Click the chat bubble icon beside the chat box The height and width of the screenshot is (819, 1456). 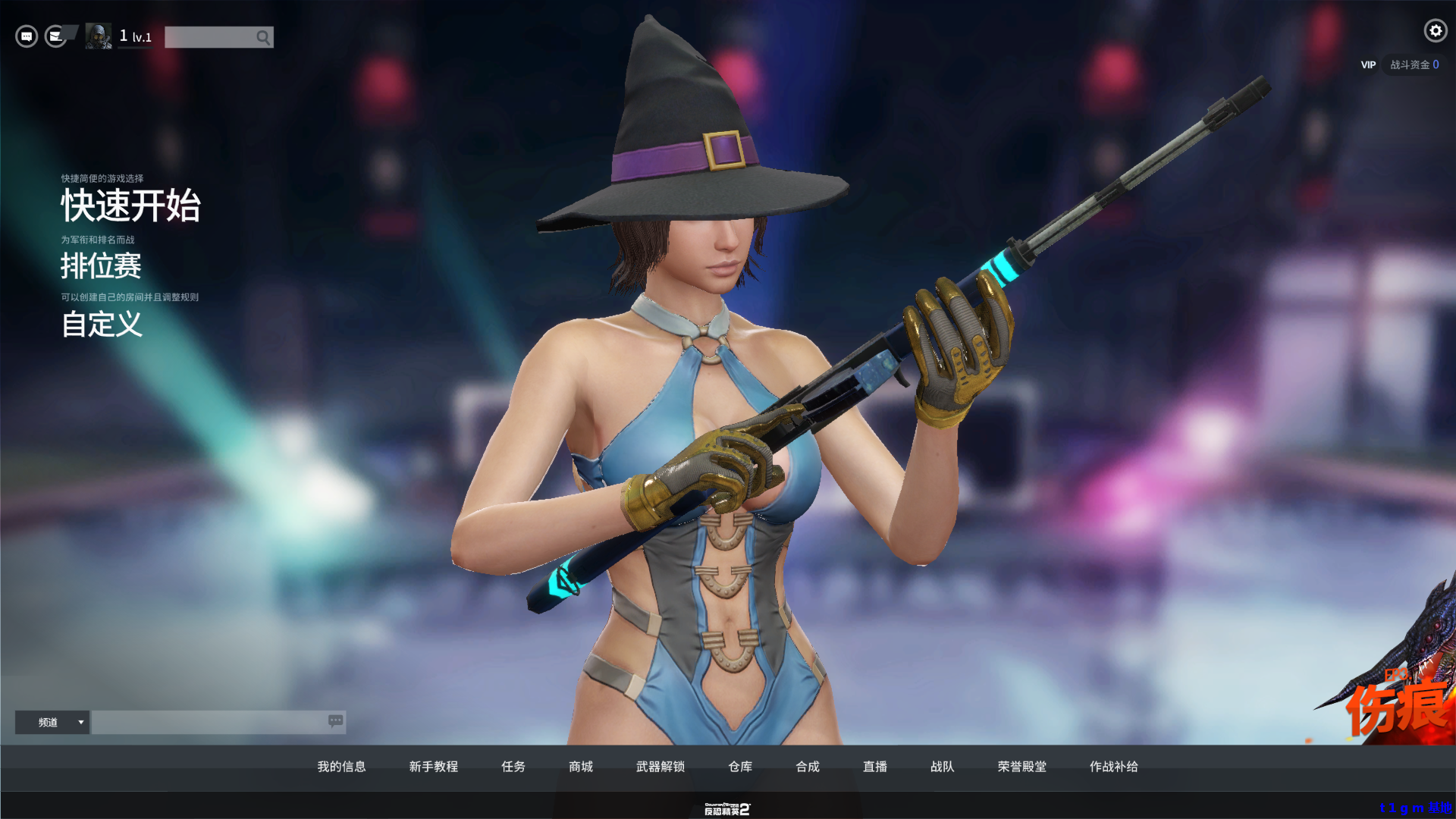[334, 722]
